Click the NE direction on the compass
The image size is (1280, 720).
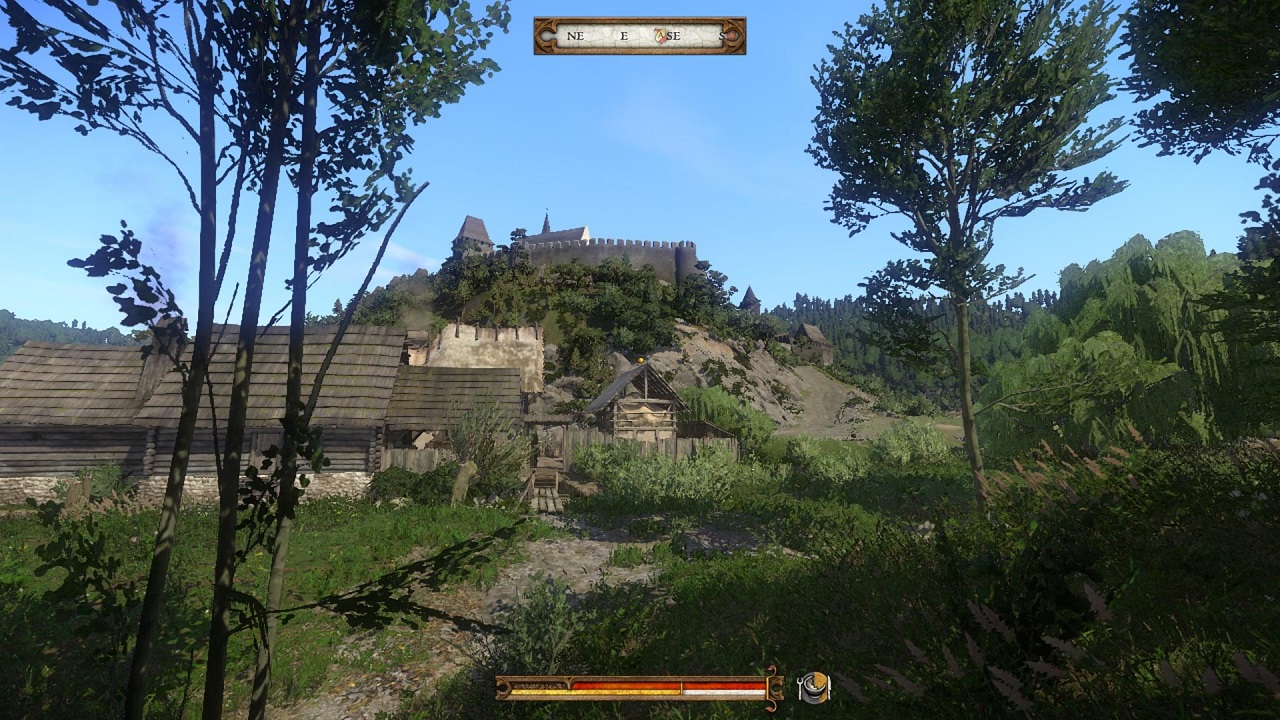click(576, 35)
